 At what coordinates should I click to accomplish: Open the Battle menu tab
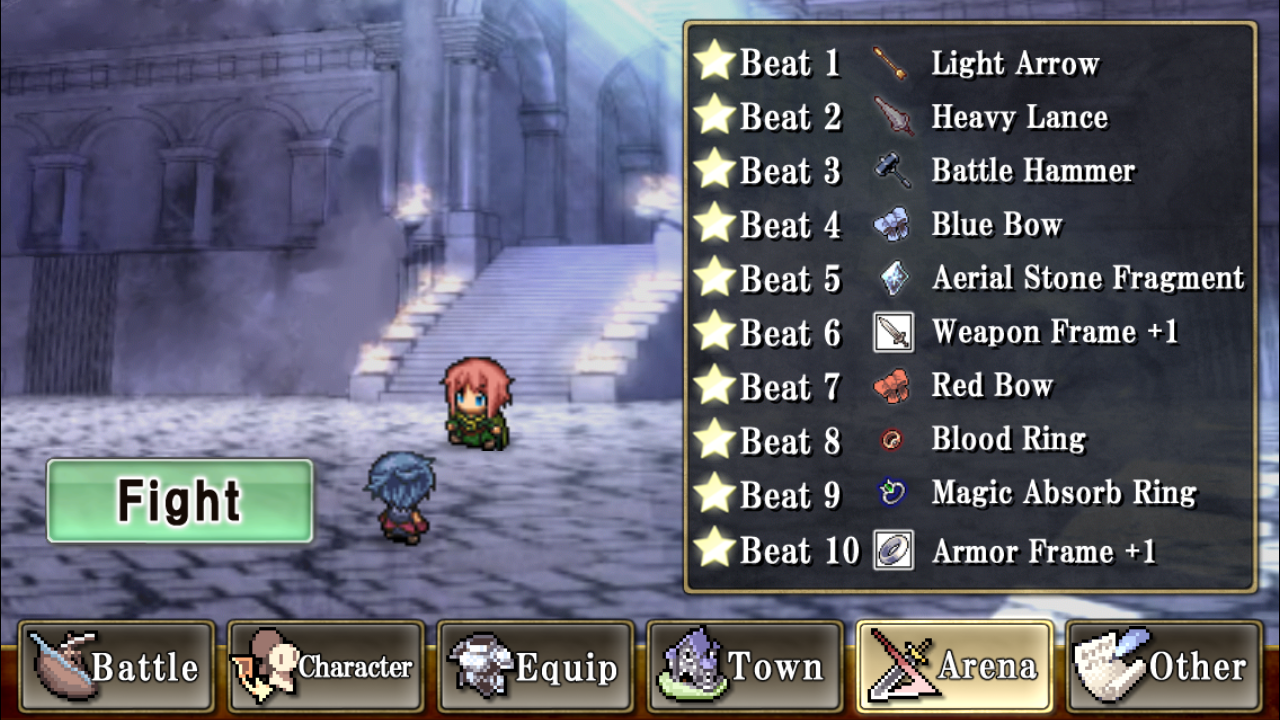pos(117,667)
